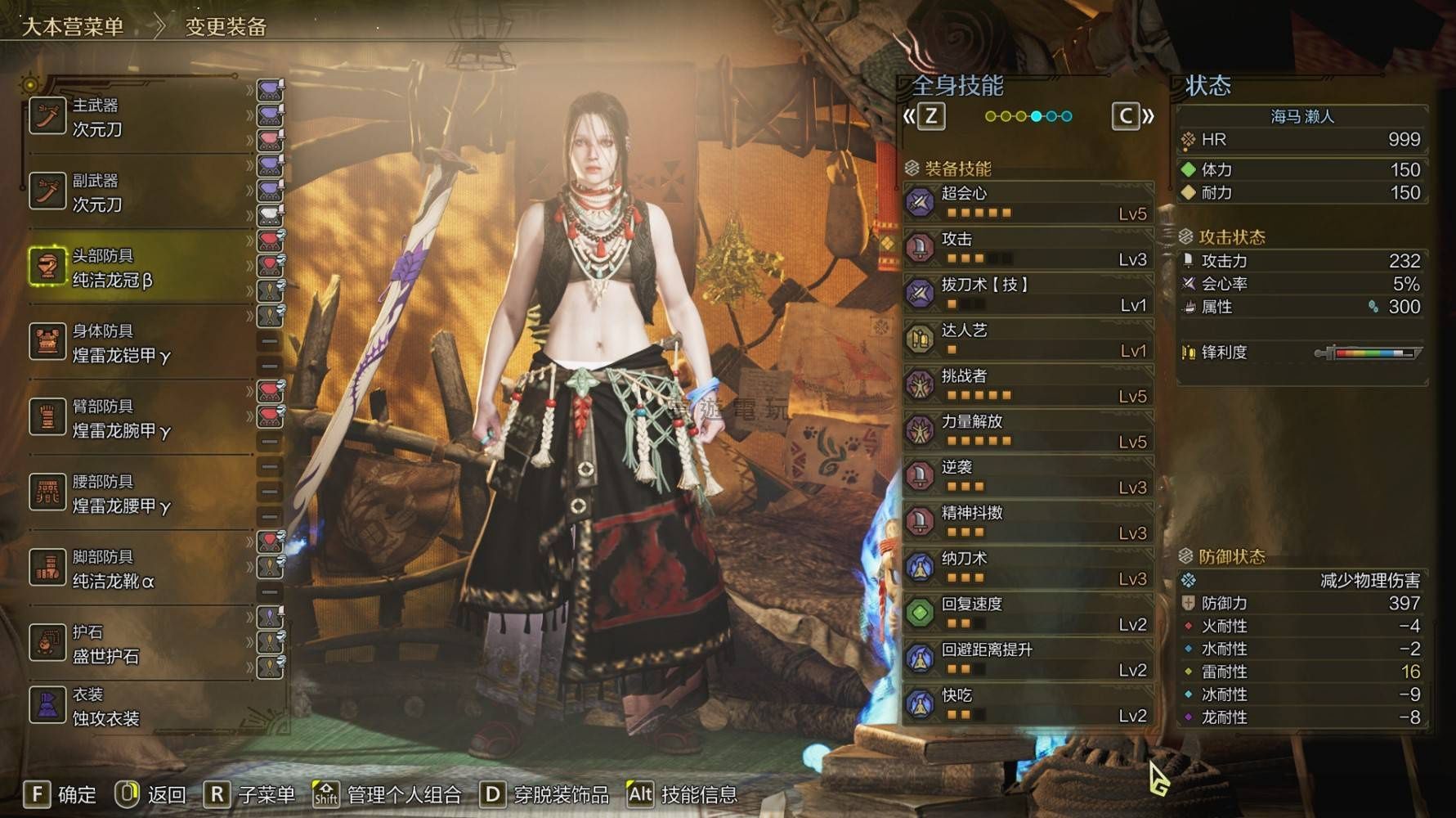Select the 回避距离提升 skill row
The height and width of the screenshot is (818, 1456).
[1028, 661]
